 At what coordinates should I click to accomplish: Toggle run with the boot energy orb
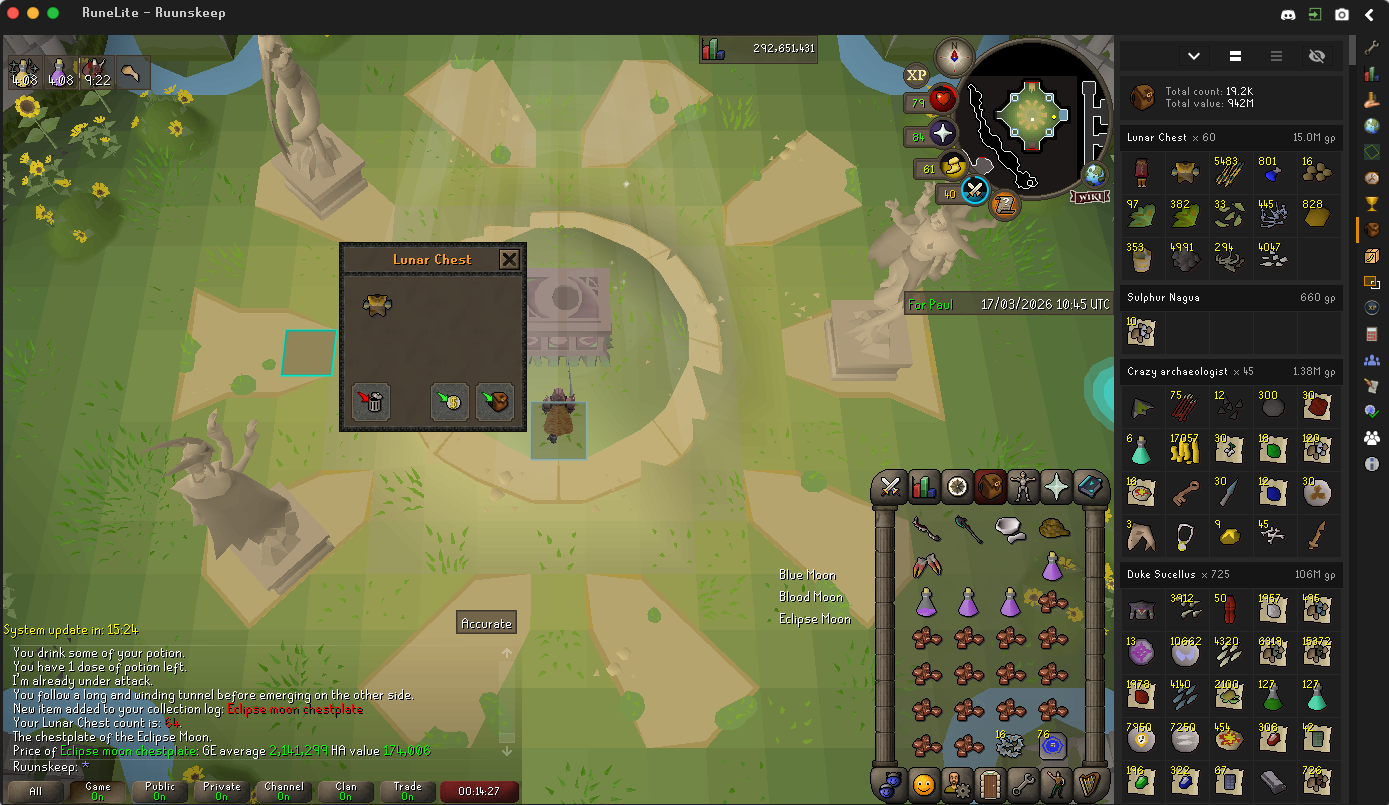pyautogui.click(x=951, y=167)
